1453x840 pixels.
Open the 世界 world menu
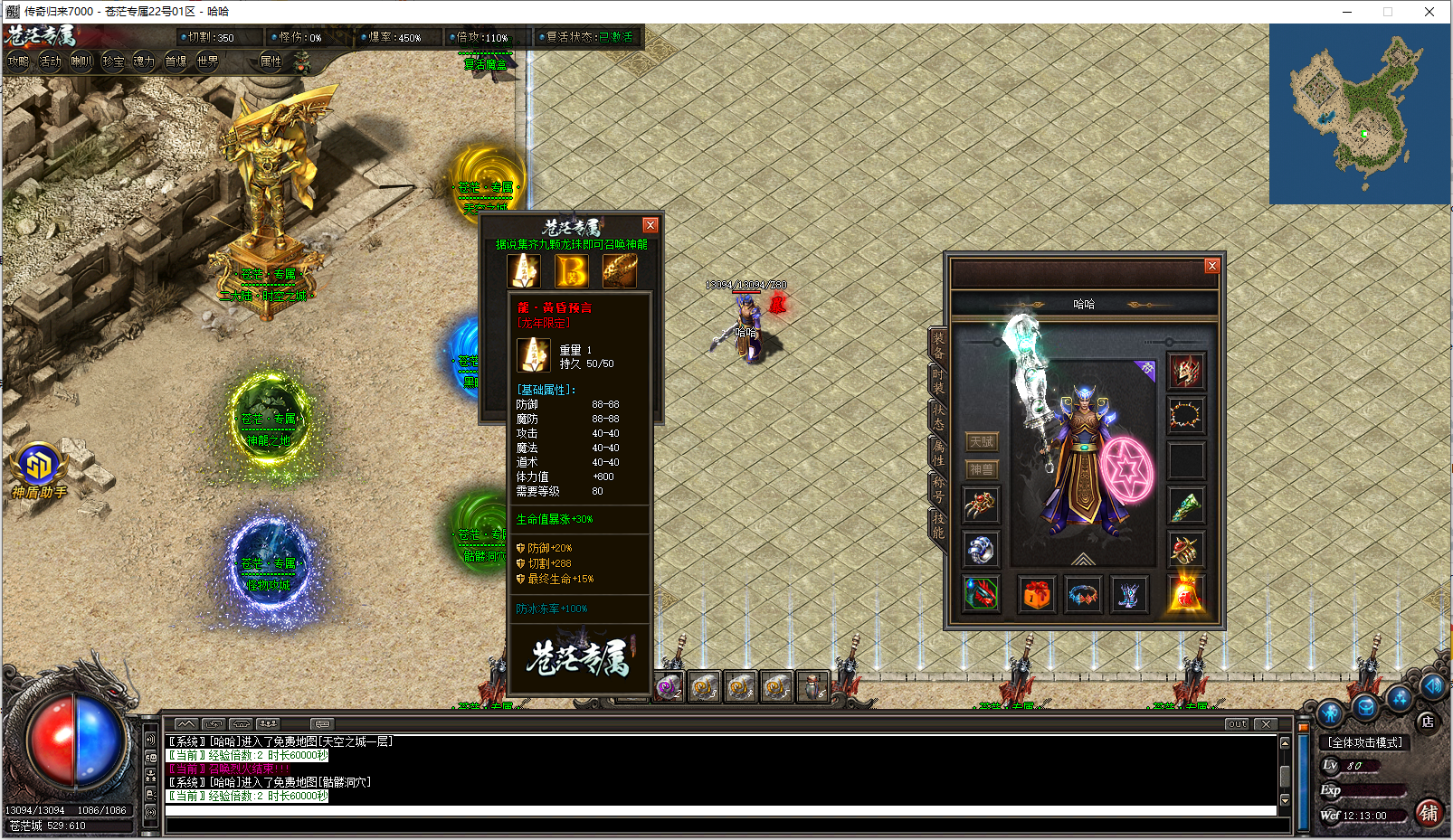[x=207, y=61]
